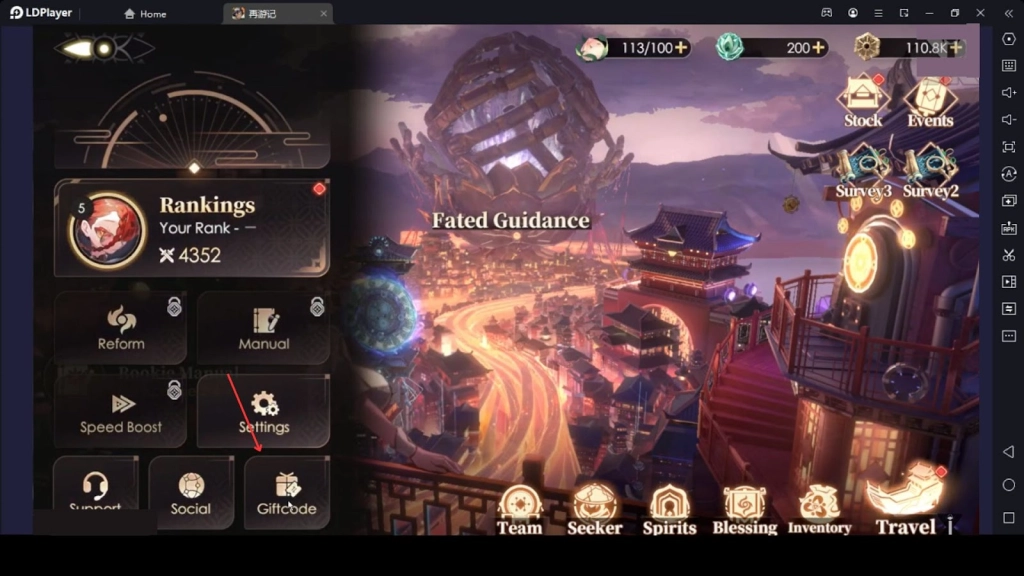Open the Spirits menu
The height and width of the screenshot is (576, 1024).
[x=669, y=509]
